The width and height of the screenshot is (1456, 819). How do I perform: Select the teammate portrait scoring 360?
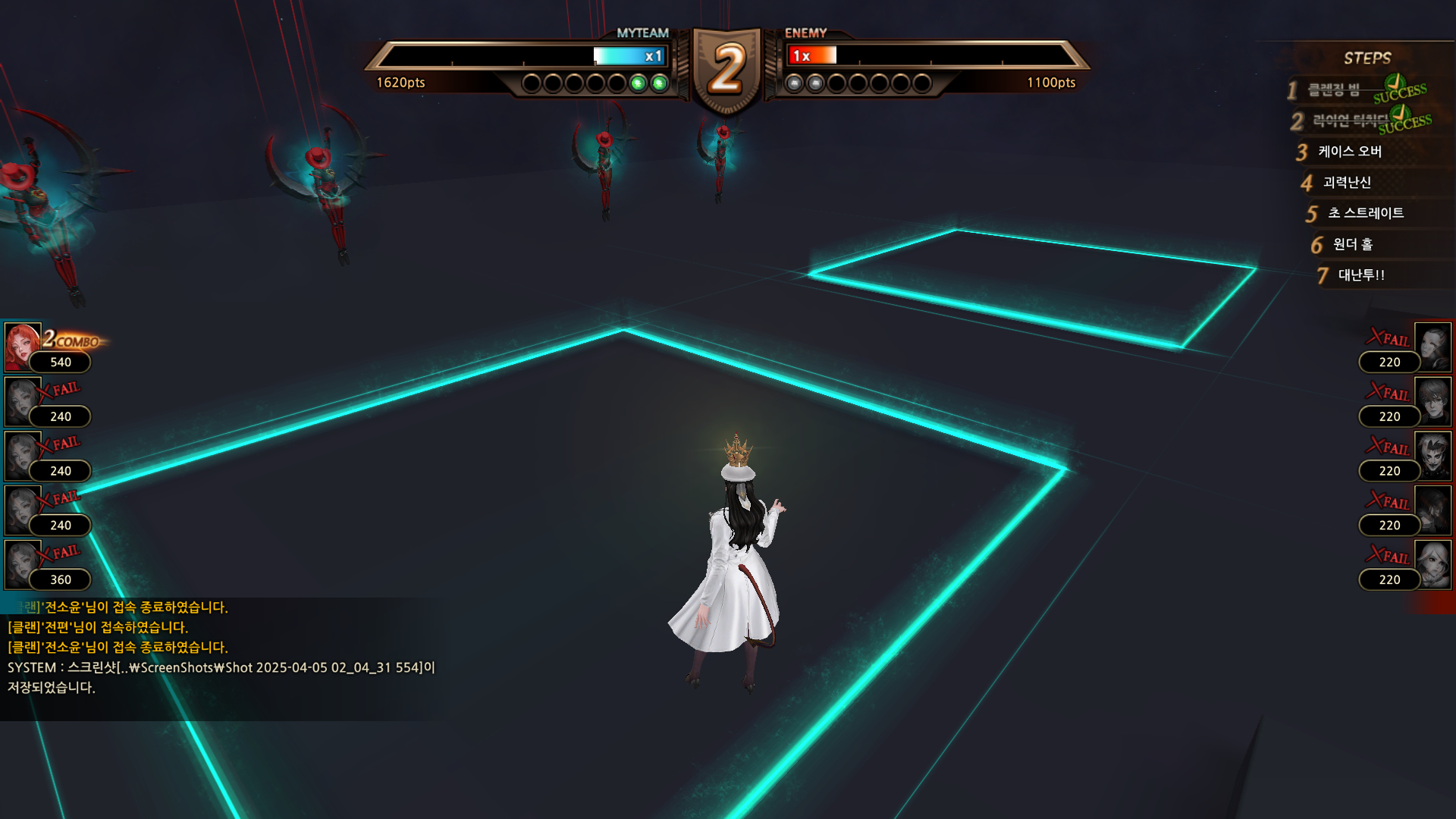23,564
